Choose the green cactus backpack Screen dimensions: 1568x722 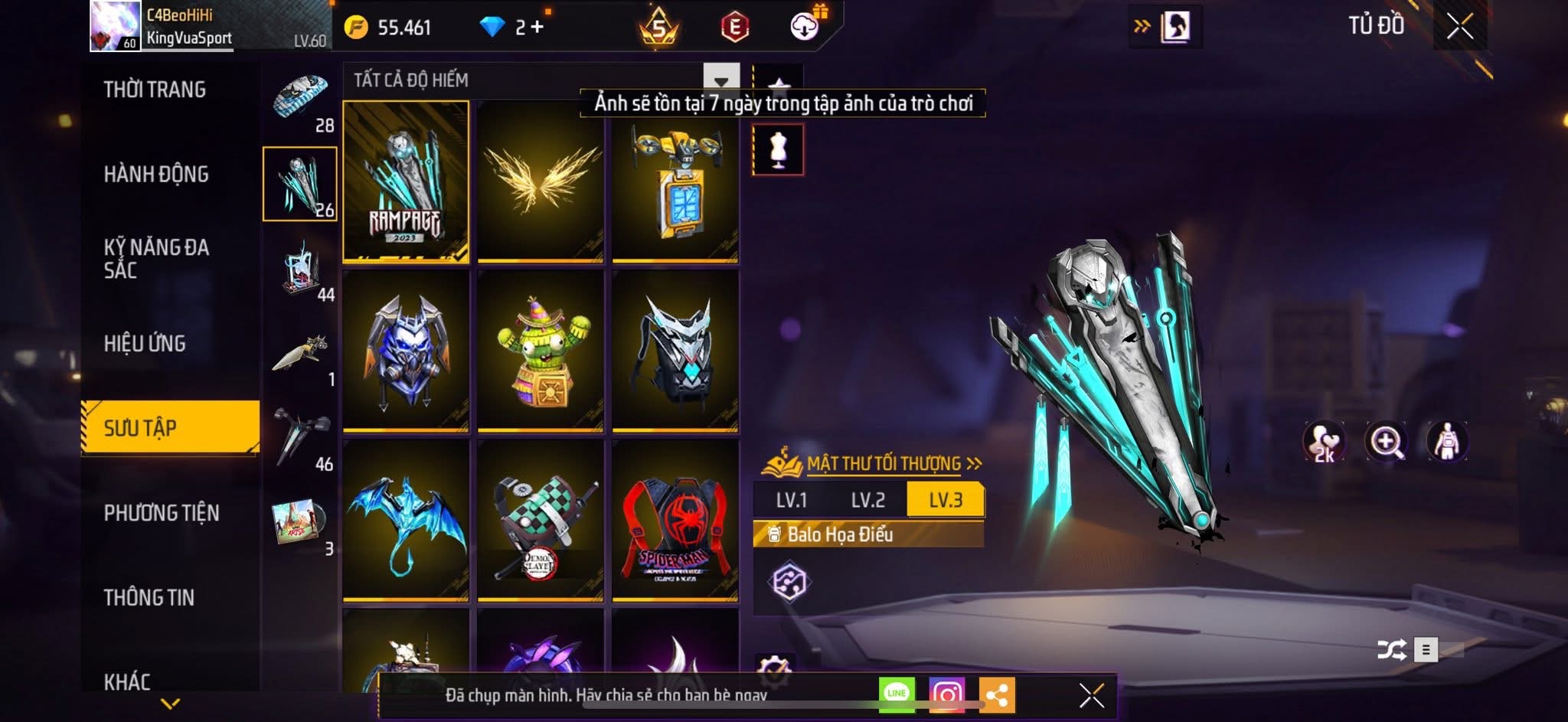[x=541, y=351]
